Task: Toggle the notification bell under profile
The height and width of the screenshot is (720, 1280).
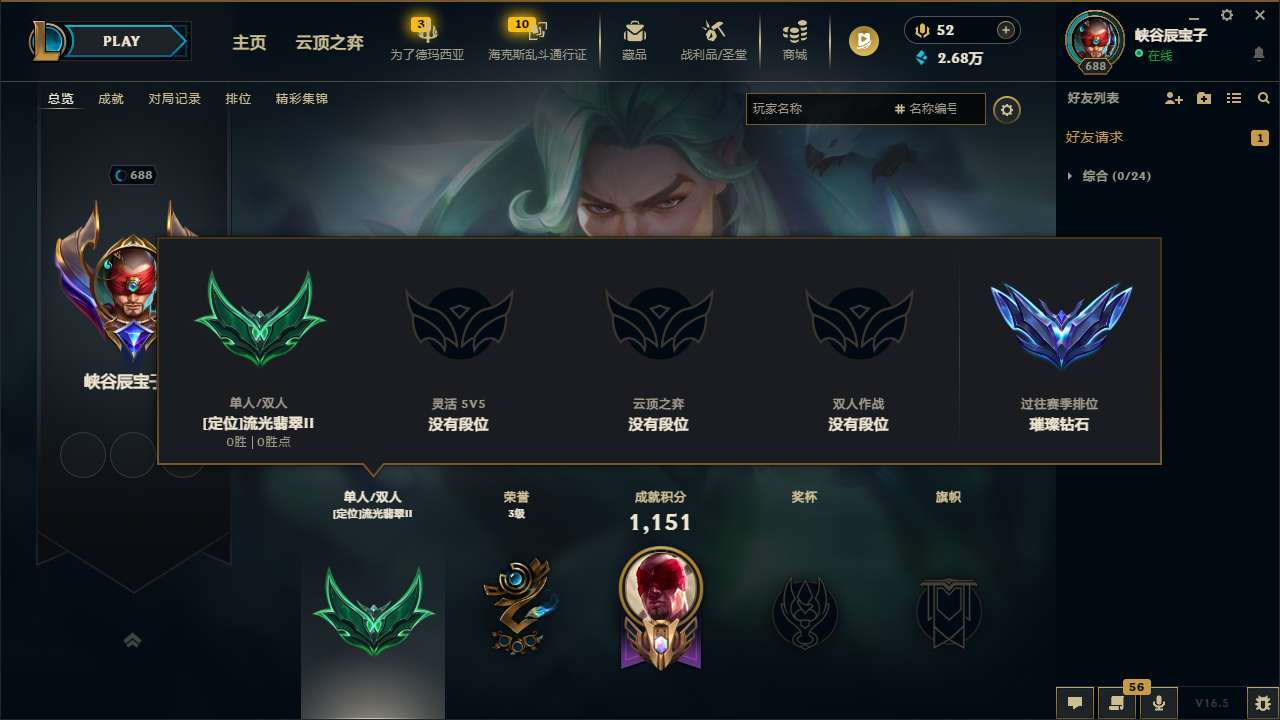Action: point(1258,53)
